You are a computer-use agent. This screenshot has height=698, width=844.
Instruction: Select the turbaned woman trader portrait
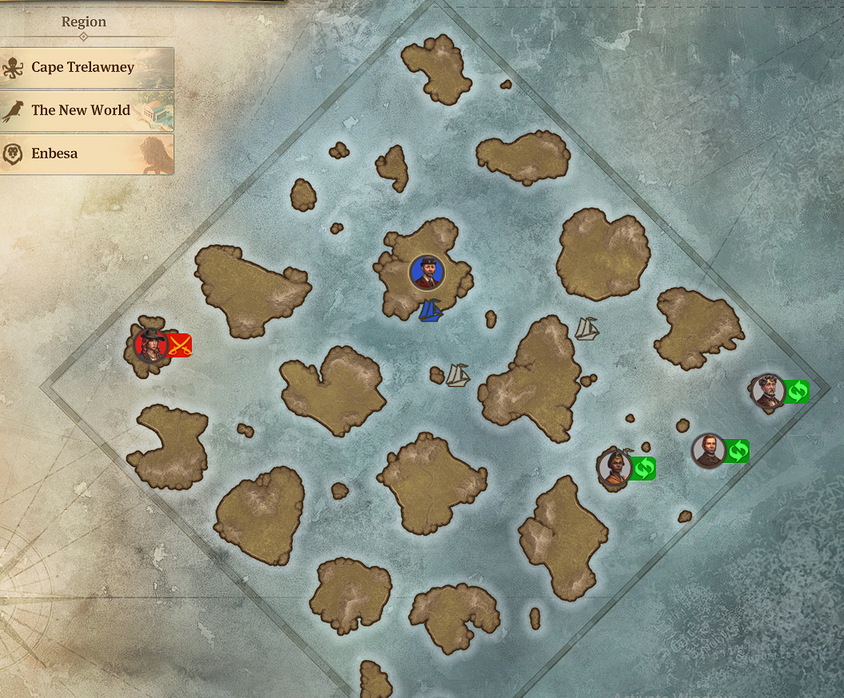[614, 467]
